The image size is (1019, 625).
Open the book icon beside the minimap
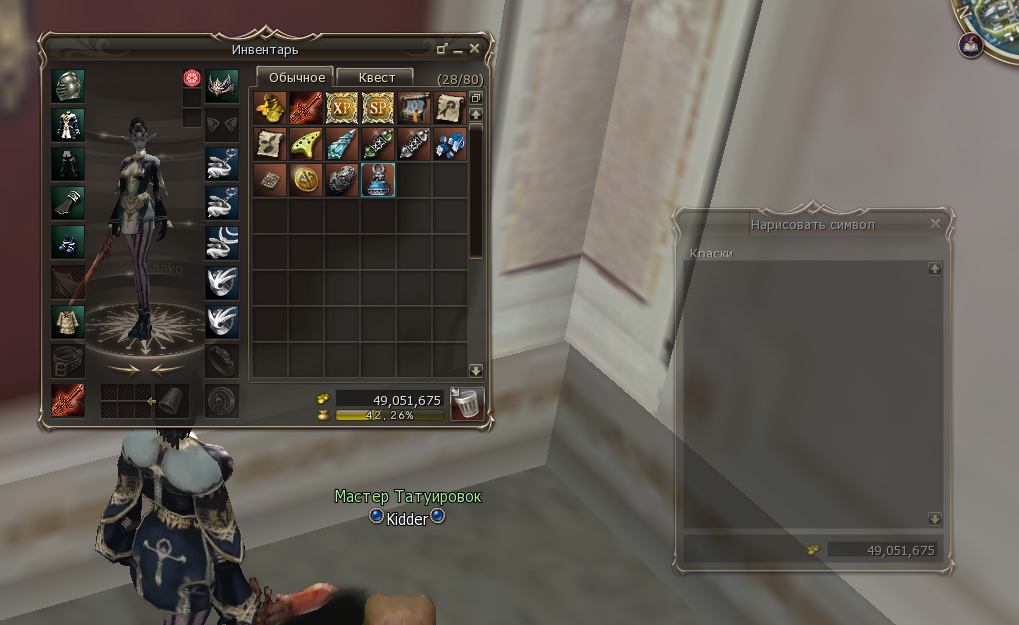coord(970,44)
